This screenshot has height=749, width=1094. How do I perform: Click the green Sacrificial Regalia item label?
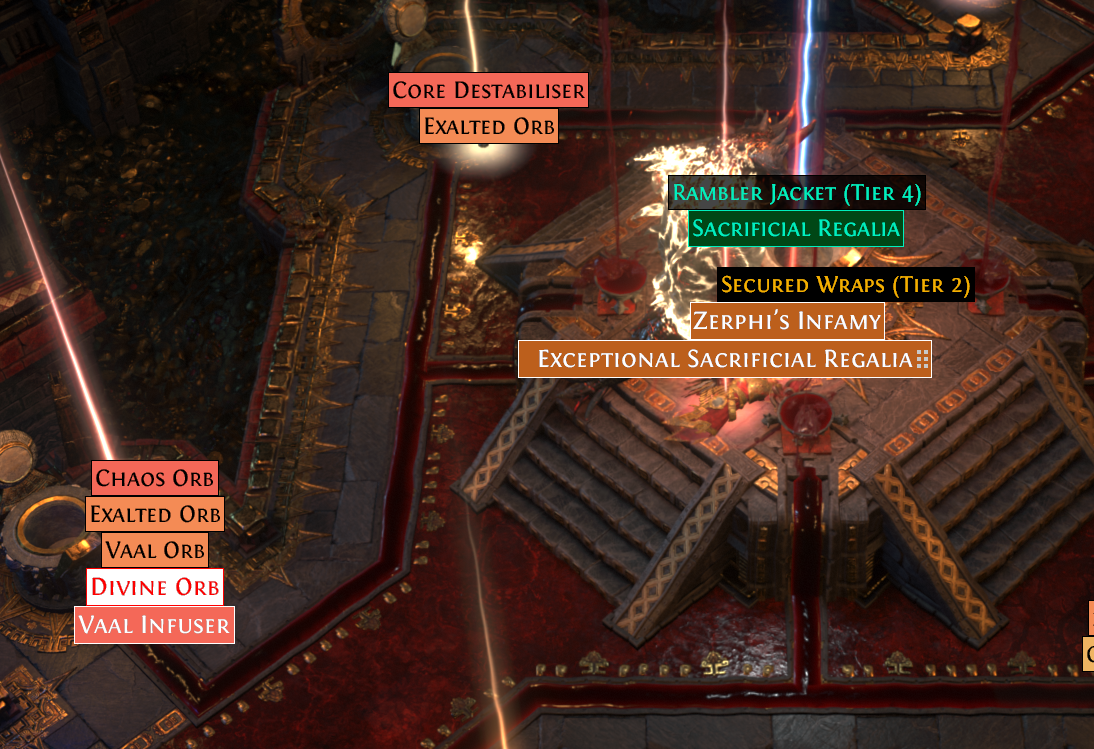point(795,228)
